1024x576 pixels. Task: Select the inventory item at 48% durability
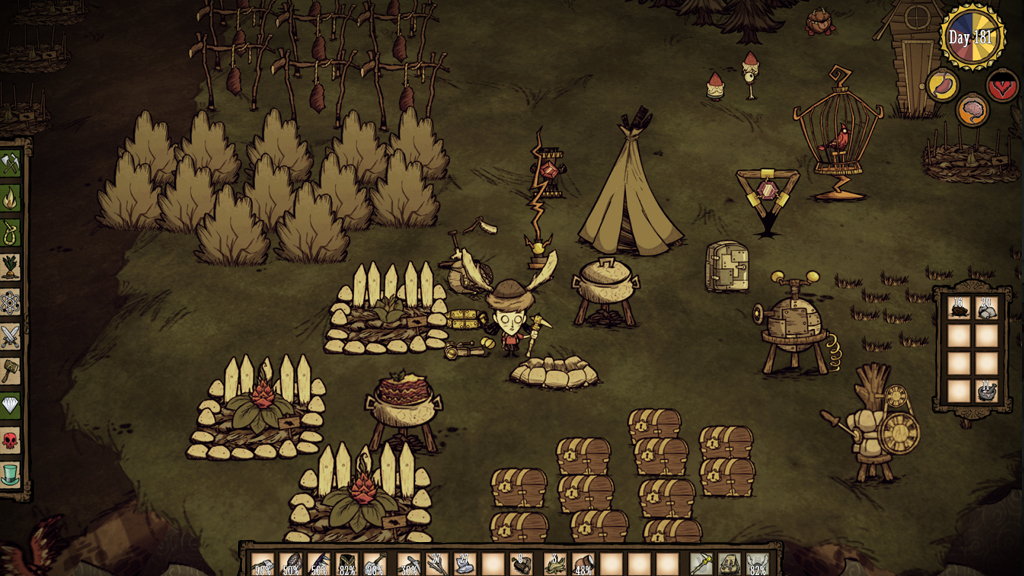click(x=583, y=565)
